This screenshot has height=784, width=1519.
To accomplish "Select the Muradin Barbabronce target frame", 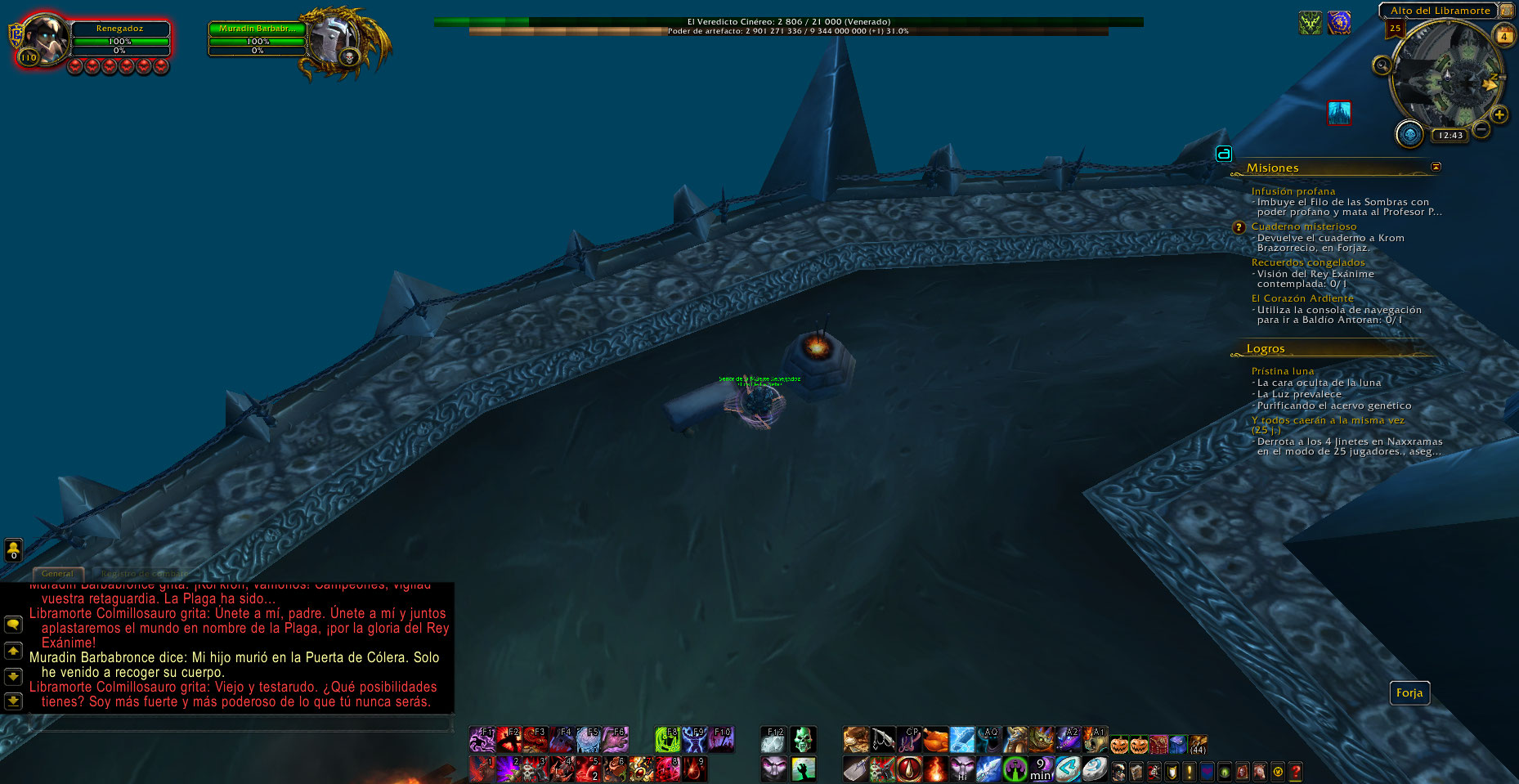I will (x=257, y=29).
